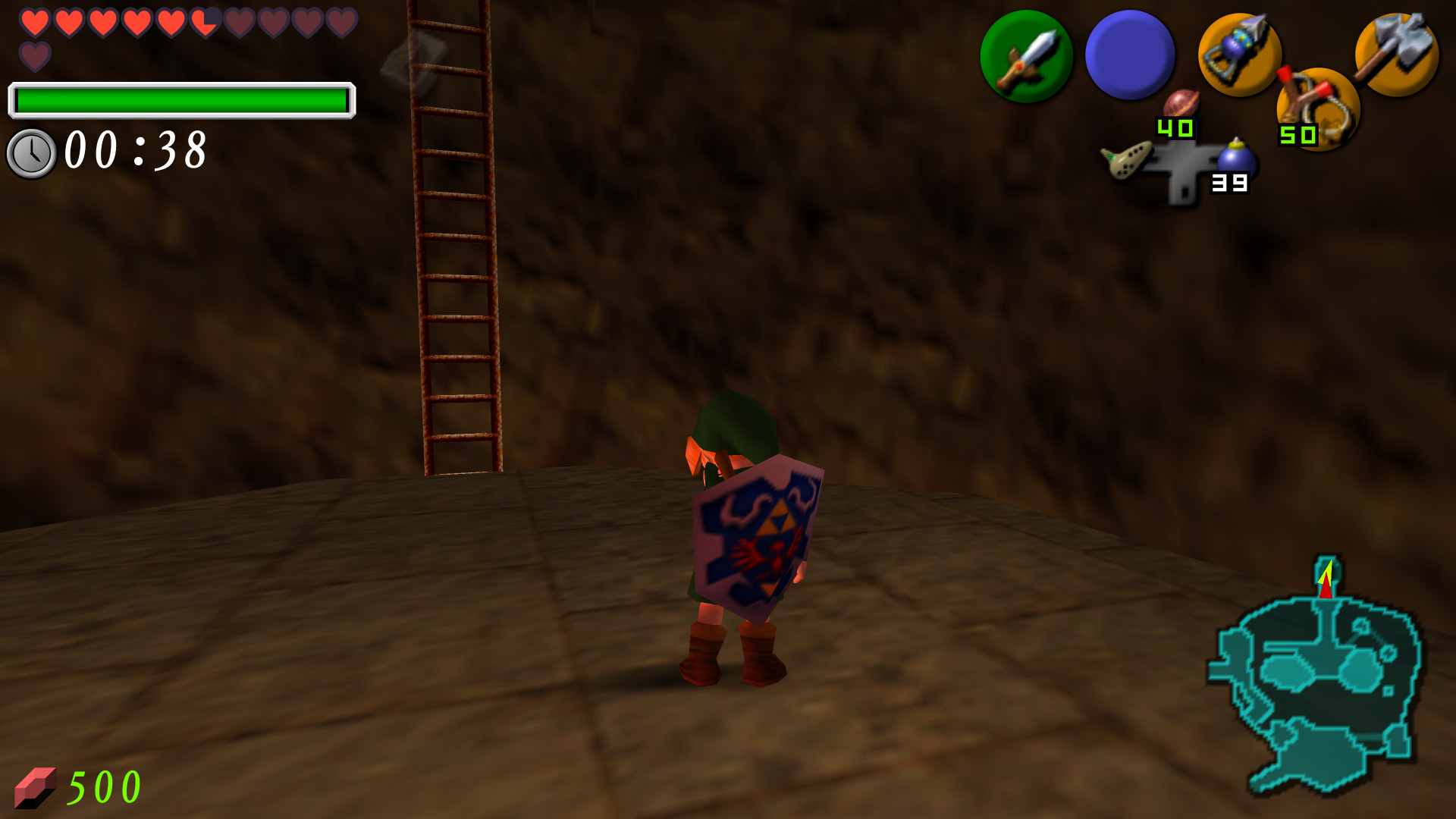Click the Longshot C-button item
Image resolution: width=1456 pixels, height=819 pixels.
[1241, 53]
